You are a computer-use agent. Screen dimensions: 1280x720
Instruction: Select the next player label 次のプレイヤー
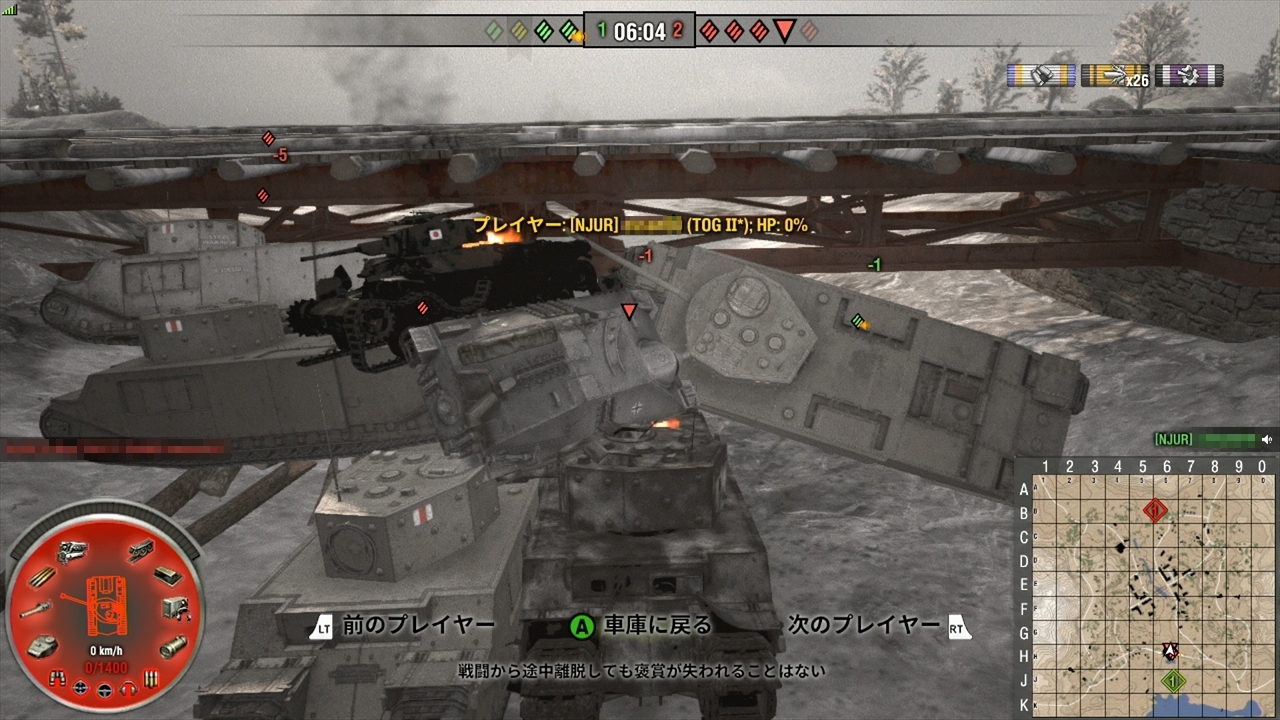864,626
